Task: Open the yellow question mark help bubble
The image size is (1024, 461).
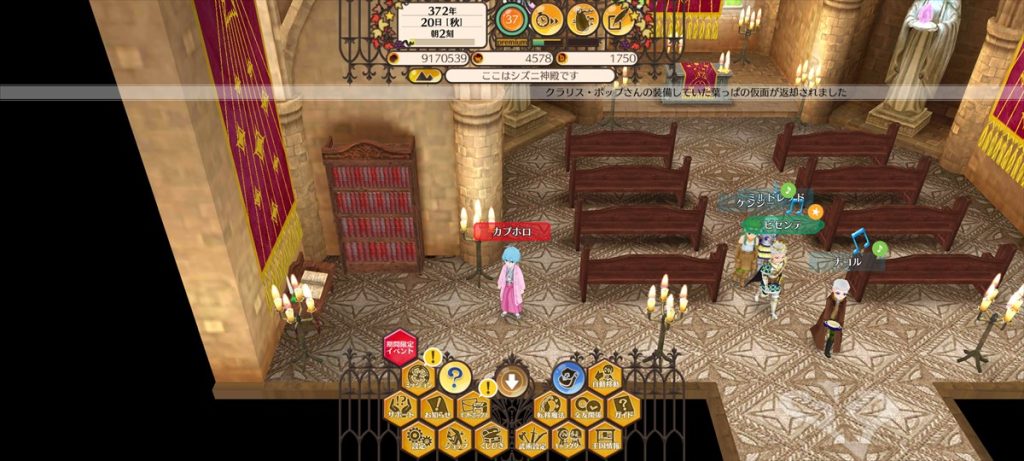Action: pos(455,377)
